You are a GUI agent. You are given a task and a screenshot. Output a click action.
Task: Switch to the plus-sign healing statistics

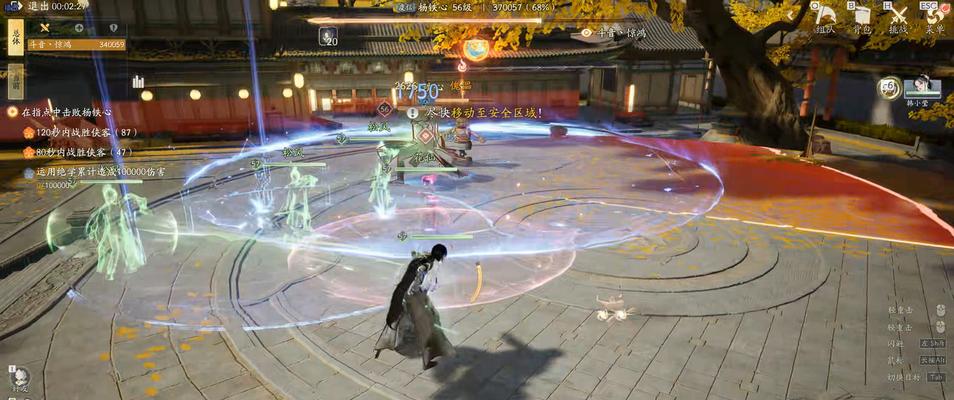(79, 28)
